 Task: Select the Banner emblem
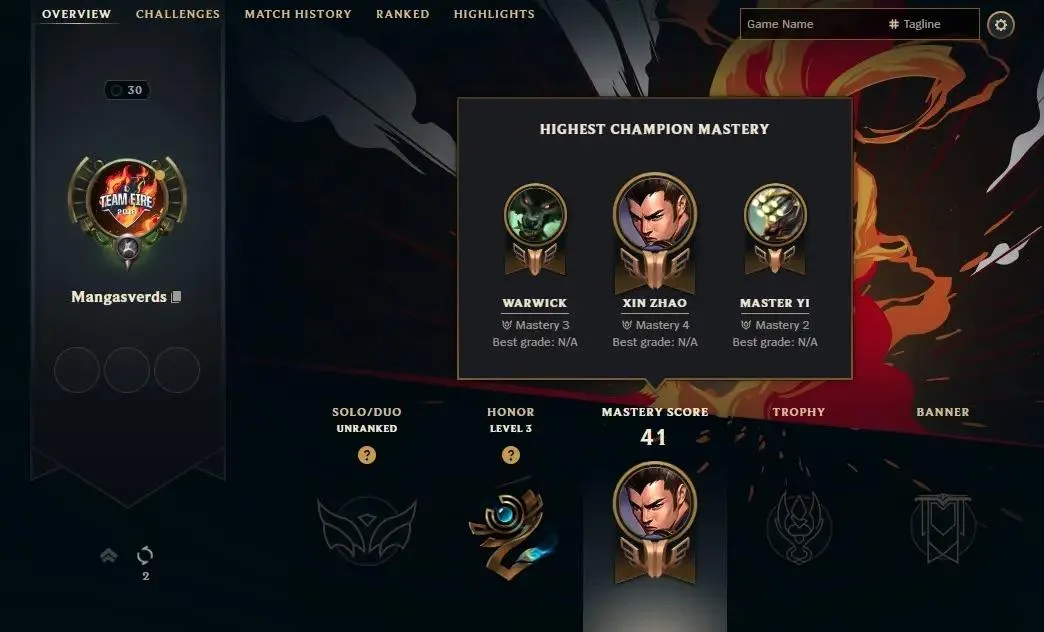pos(942,526)
